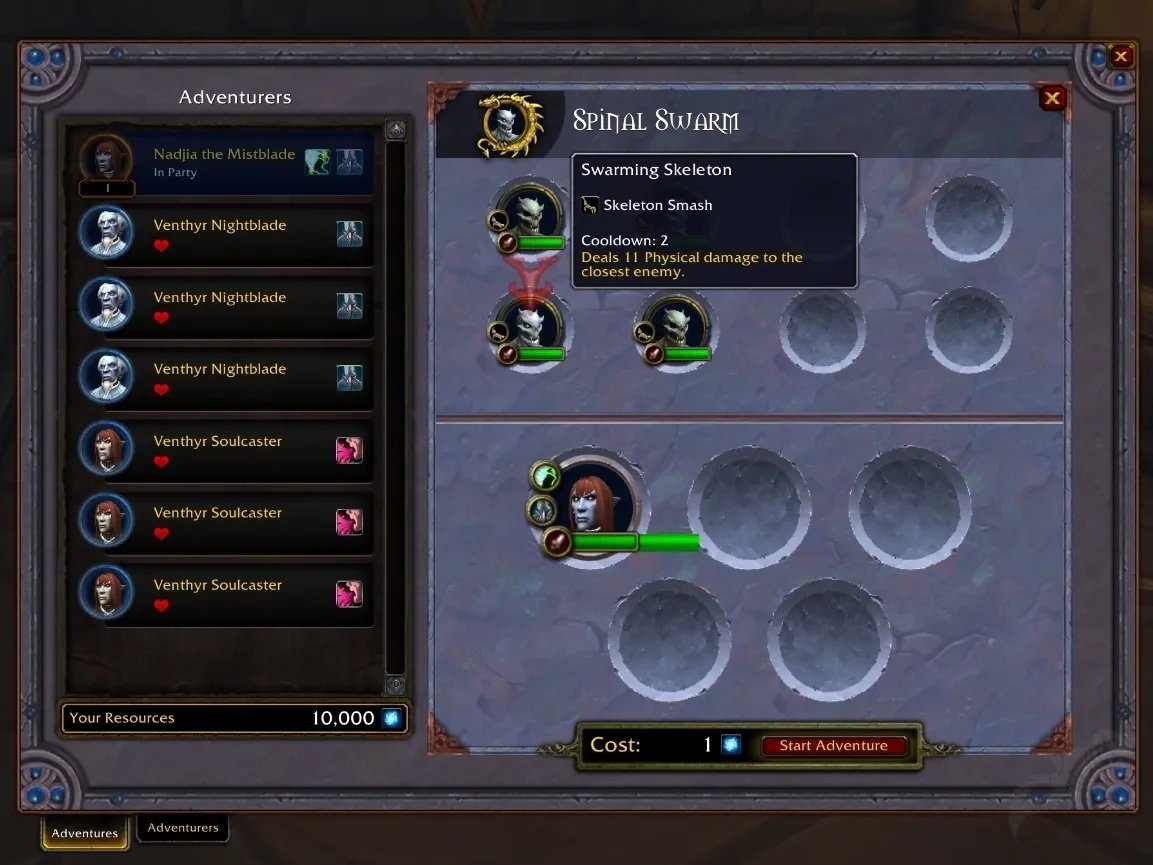Switch to the Adventures tab
This screenshot has height=865, width=1153.
pos(85,832)
